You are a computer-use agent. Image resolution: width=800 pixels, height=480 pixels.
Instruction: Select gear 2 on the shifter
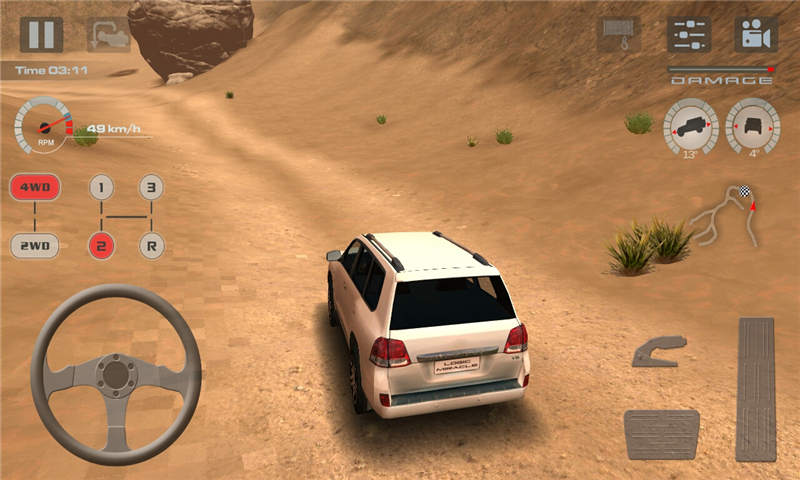[101, 245]
